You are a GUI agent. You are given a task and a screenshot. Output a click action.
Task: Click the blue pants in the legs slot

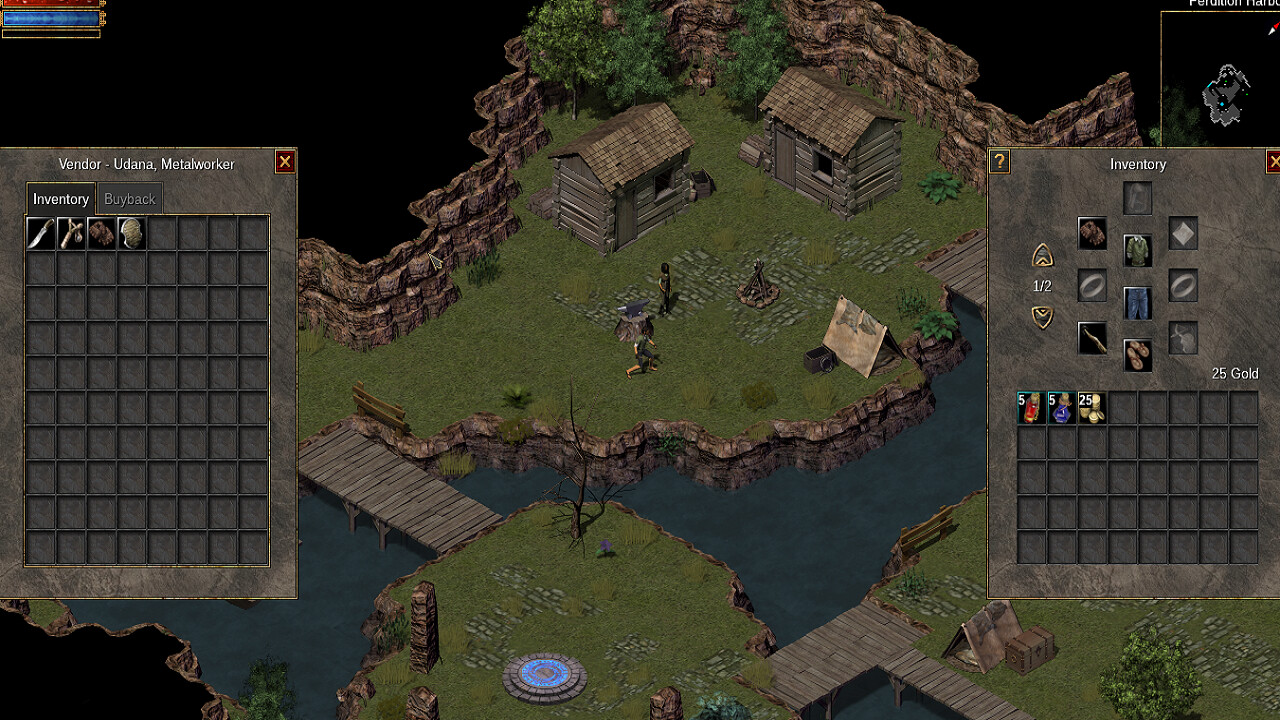point(1137,304)
